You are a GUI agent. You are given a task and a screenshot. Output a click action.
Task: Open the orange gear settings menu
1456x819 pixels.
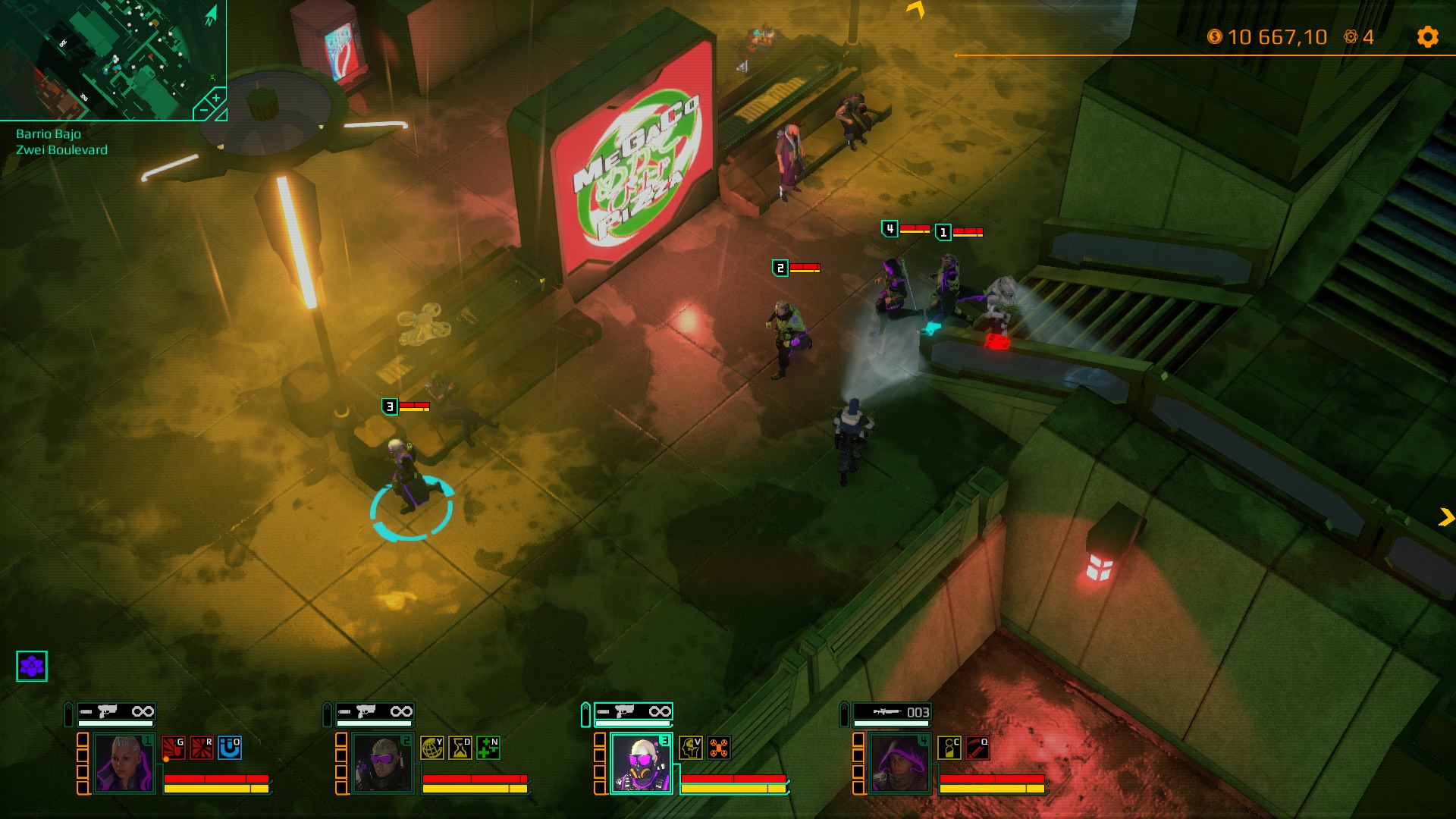(1427, 37)
